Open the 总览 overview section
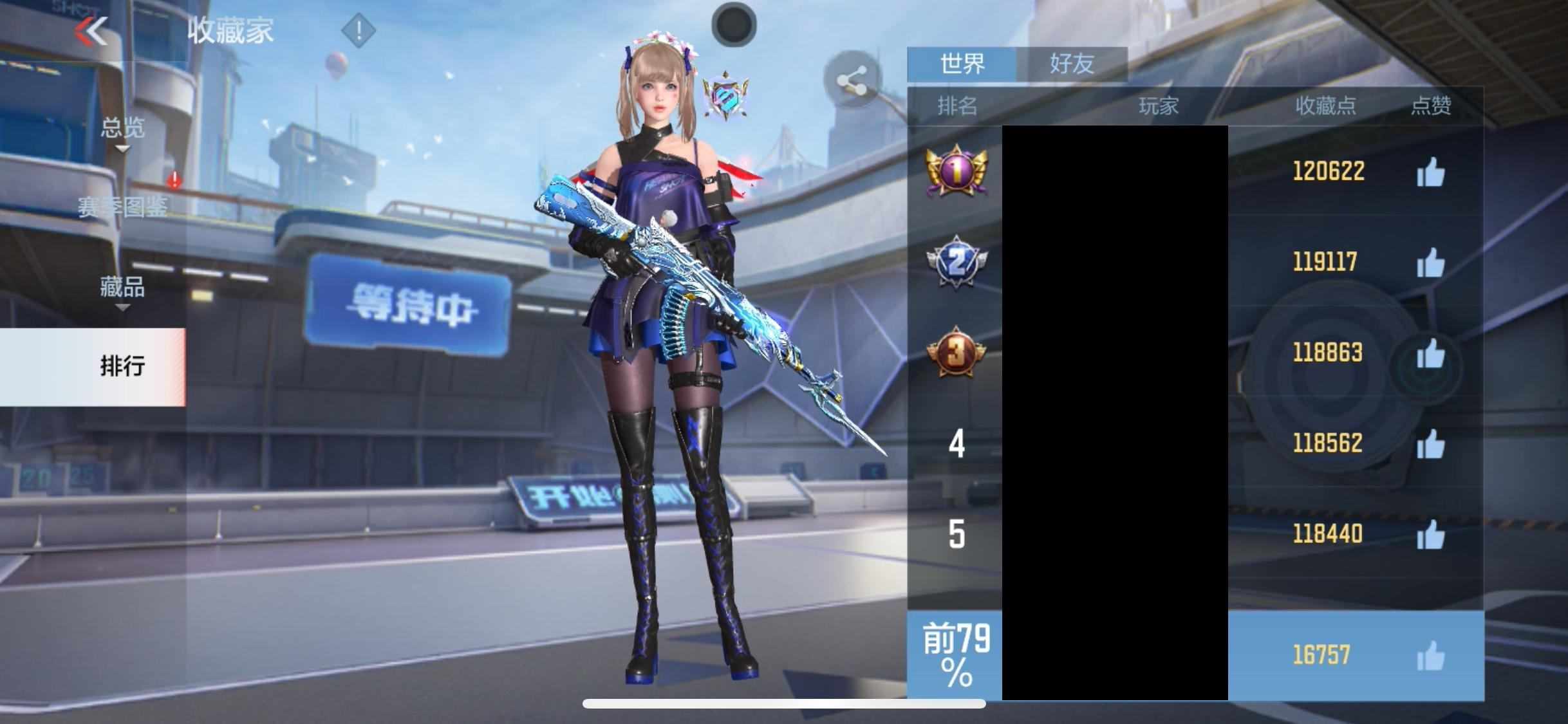This screenshot has width=1568, height=724. coord(122,128)
